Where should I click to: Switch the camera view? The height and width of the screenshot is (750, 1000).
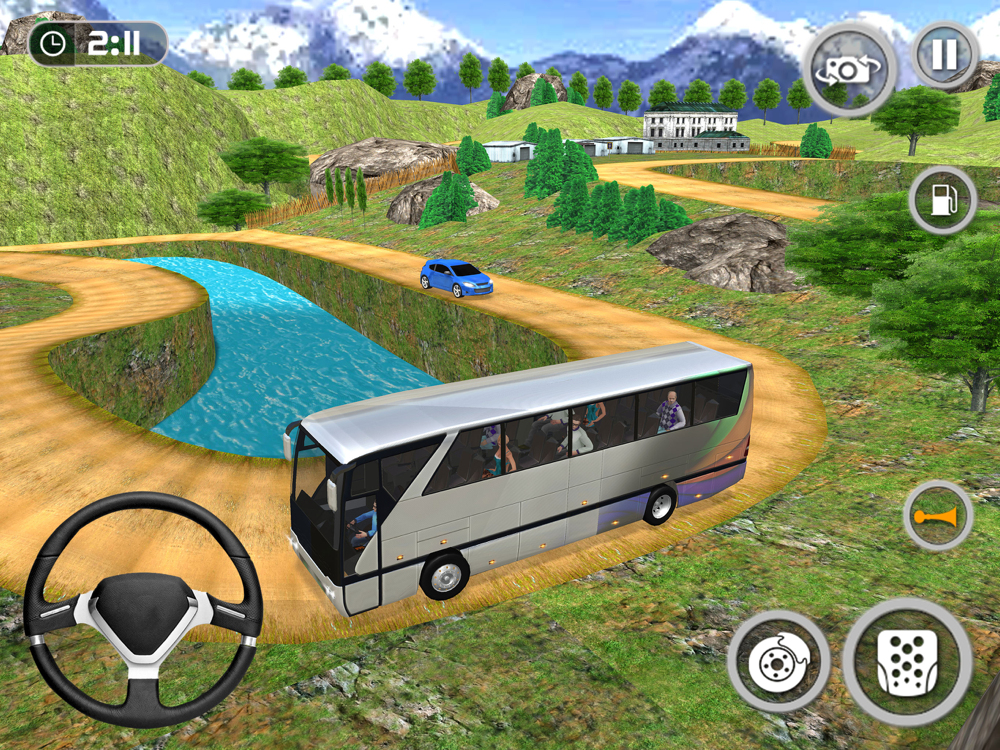(x=848, y=69)
